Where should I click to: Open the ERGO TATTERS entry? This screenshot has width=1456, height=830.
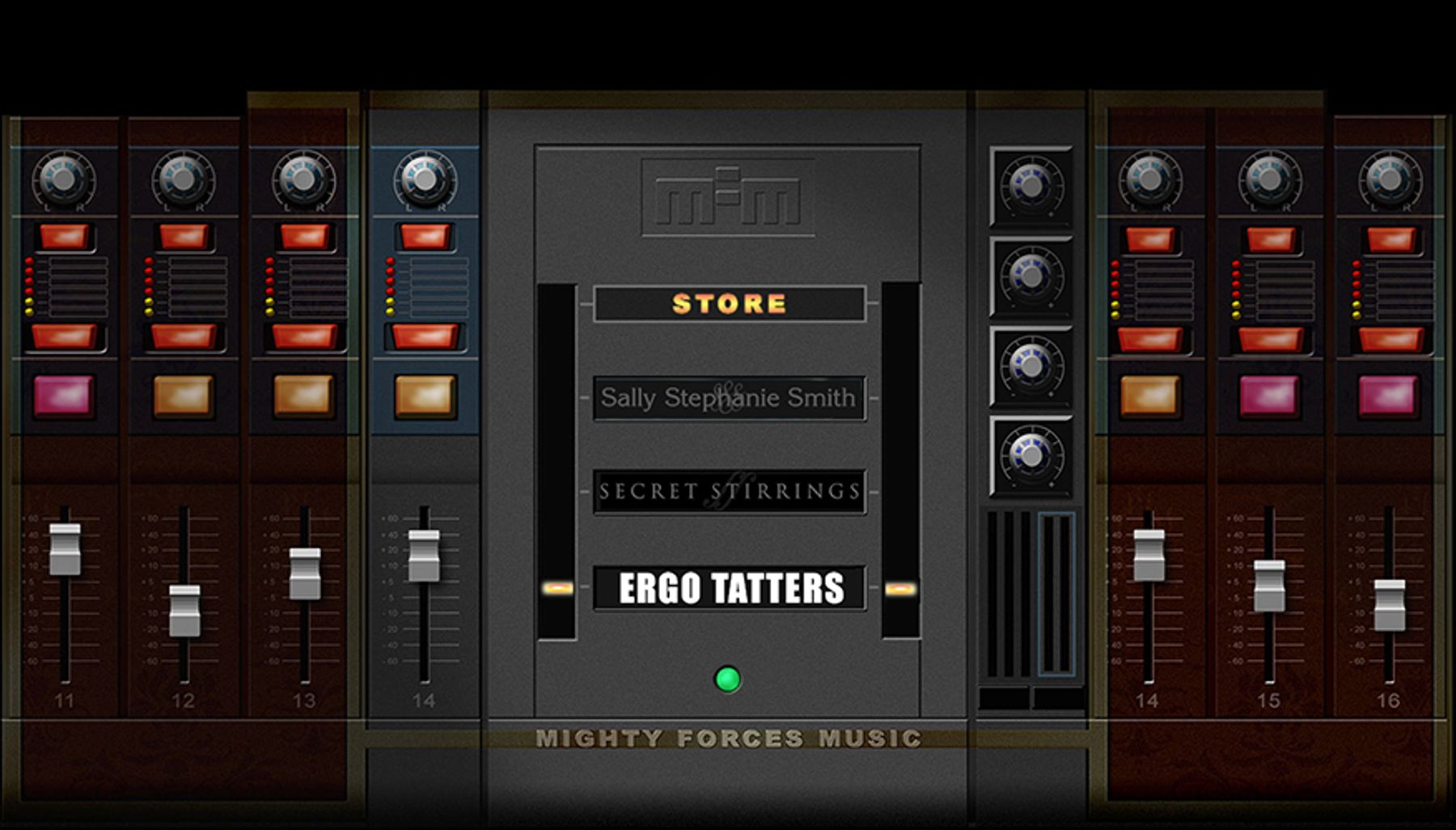[729, 588]
